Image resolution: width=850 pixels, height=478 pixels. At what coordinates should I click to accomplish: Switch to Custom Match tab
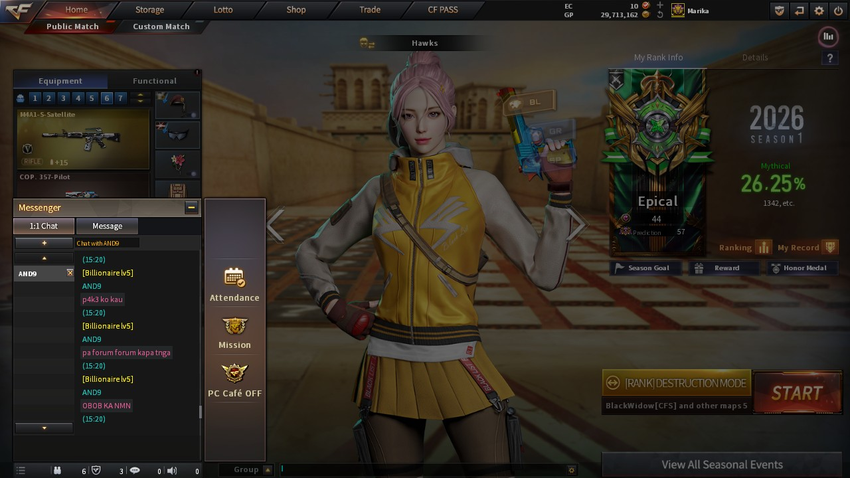coord(161,27)
